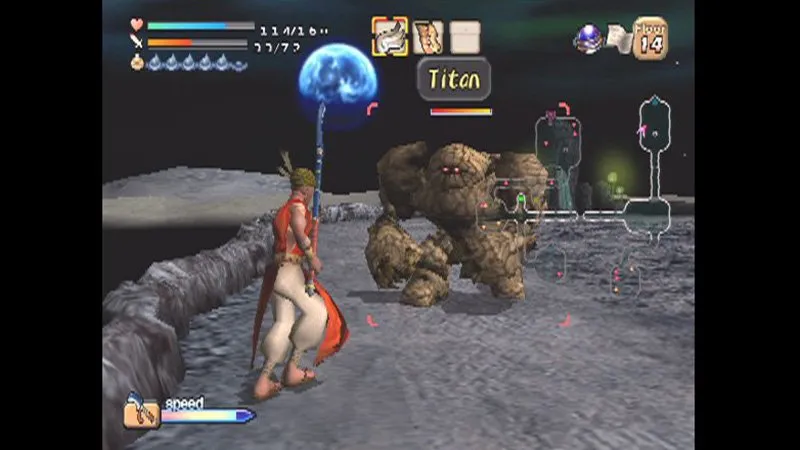The image size is (800, 450).
Task: Open the dungeon map scroll icon
Action: click(x=619, y=40)
